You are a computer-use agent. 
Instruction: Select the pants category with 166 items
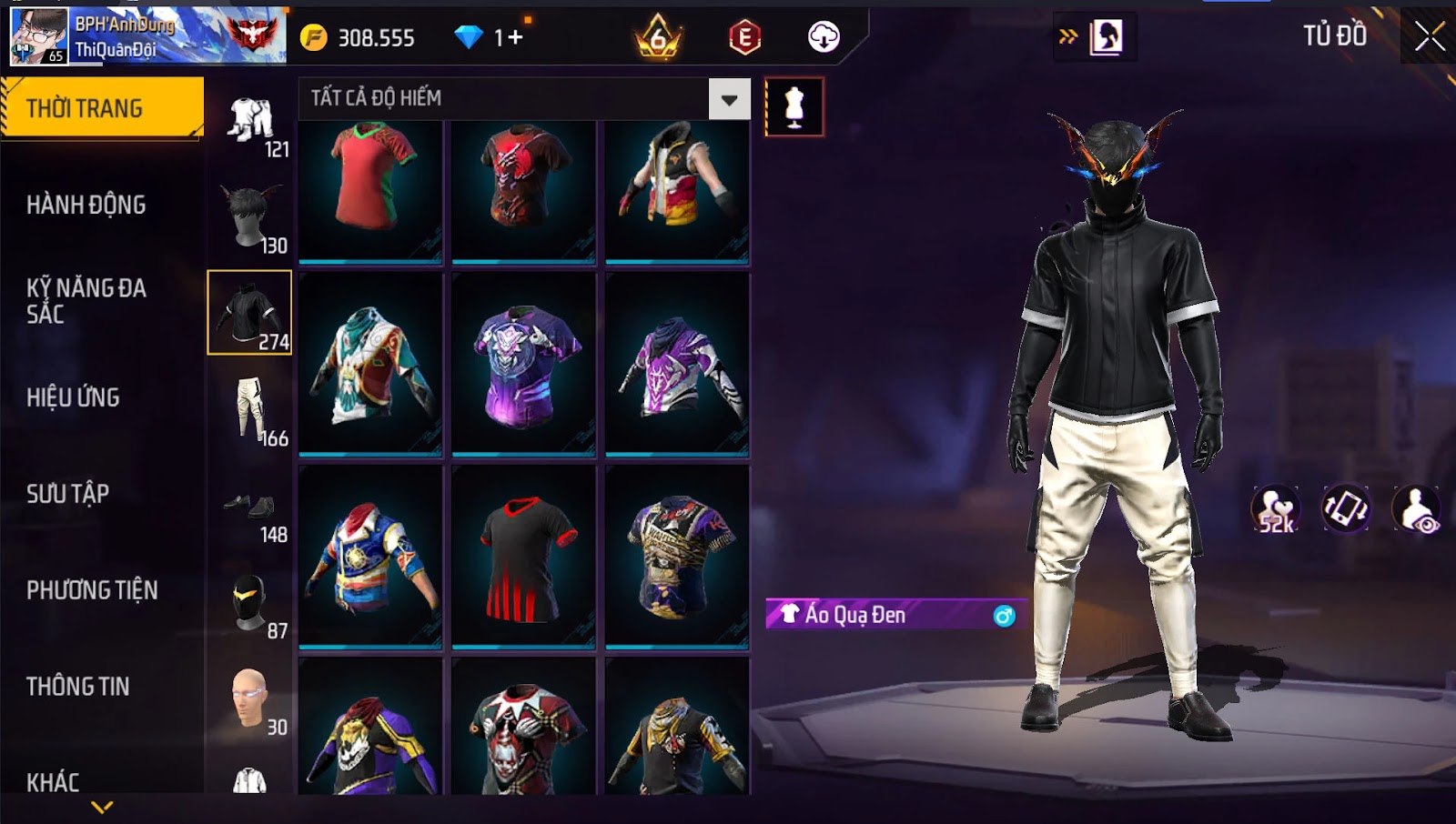(x=250, y=411)
